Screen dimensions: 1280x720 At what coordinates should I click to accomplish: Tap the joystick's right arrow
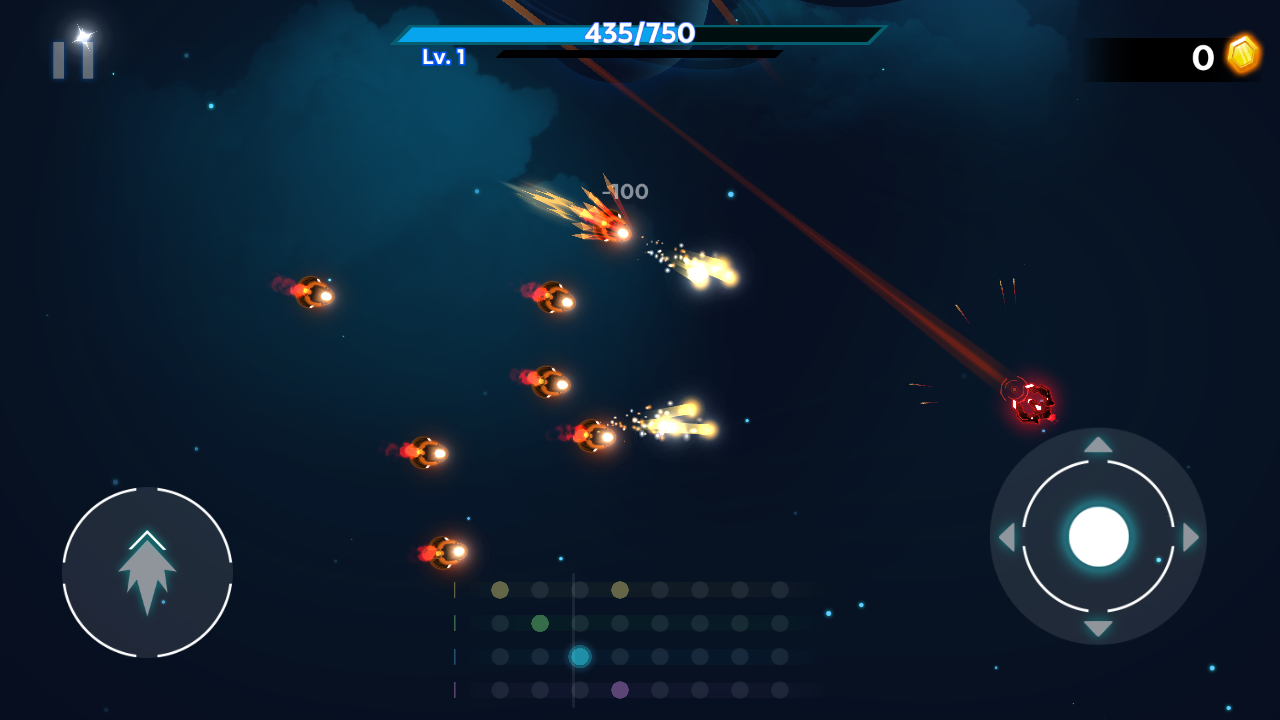pos(1190,537)
